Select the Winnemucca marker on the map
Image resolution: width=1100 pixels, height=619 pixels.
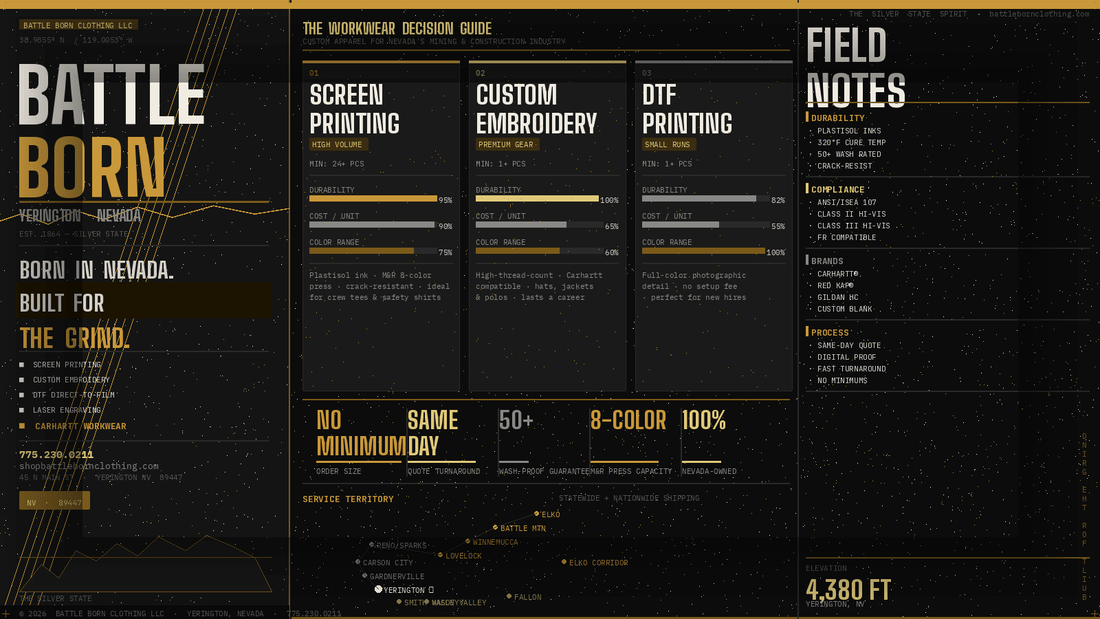468,542
